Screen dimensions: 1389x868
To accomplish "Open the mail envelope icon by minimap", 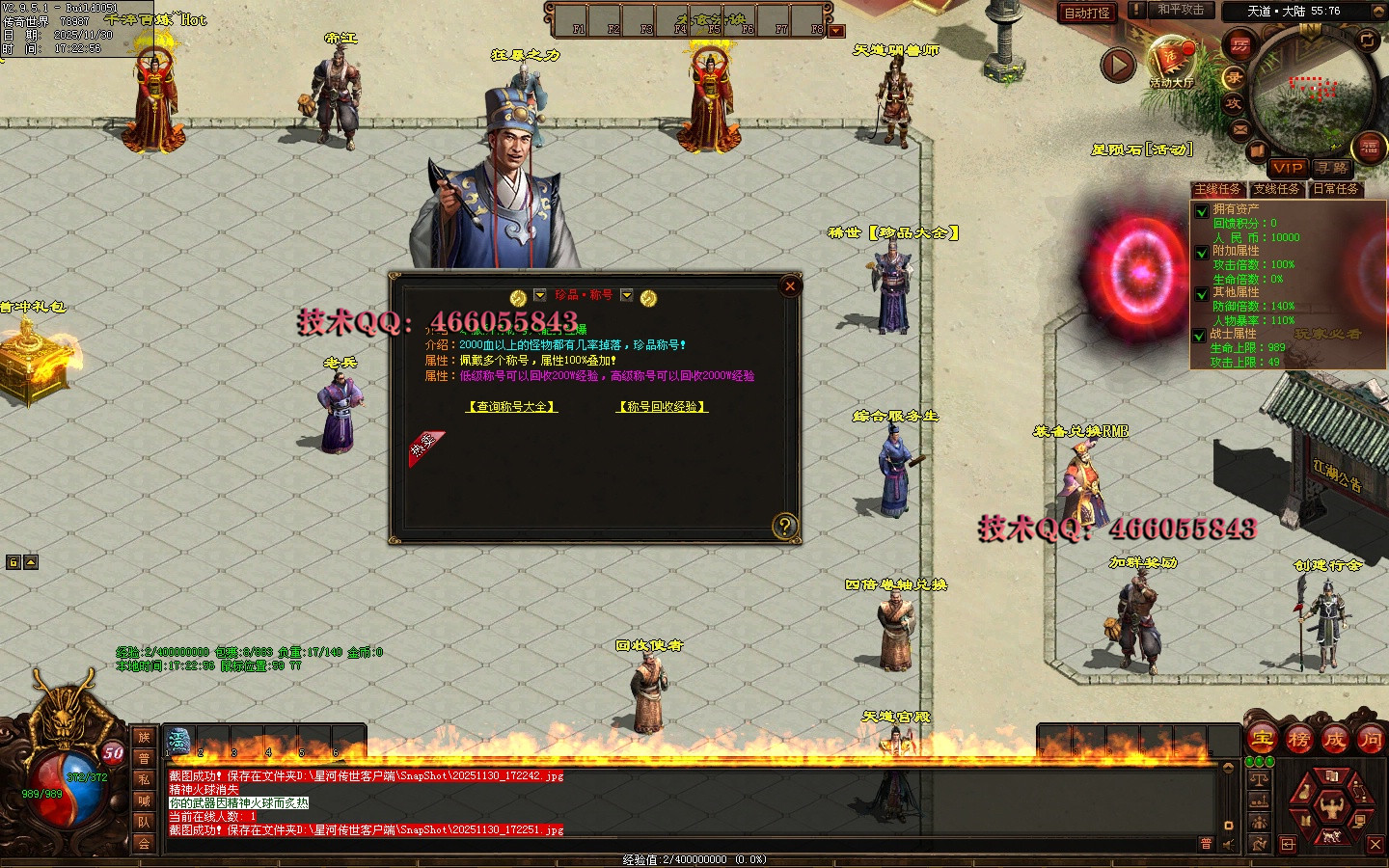I will point(1240,128).
